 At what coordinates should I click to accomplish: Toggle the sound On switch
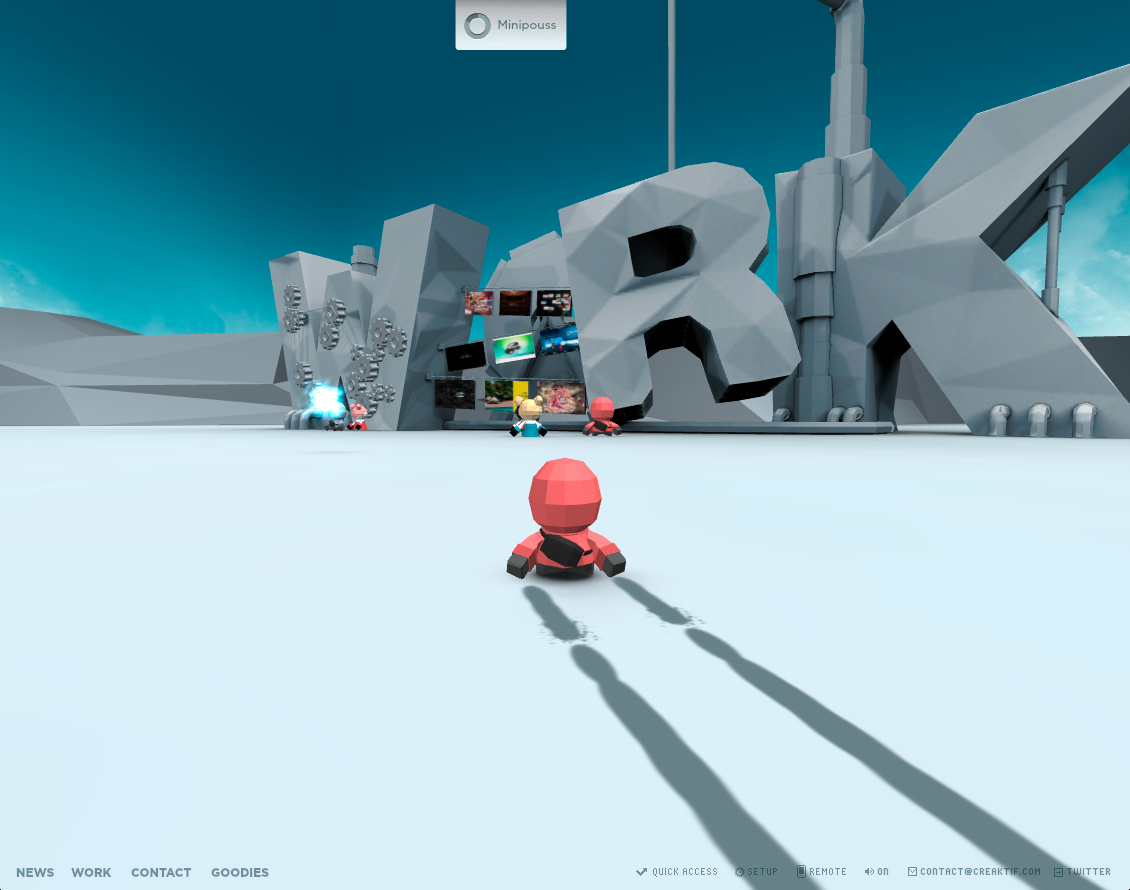(877, 872)
